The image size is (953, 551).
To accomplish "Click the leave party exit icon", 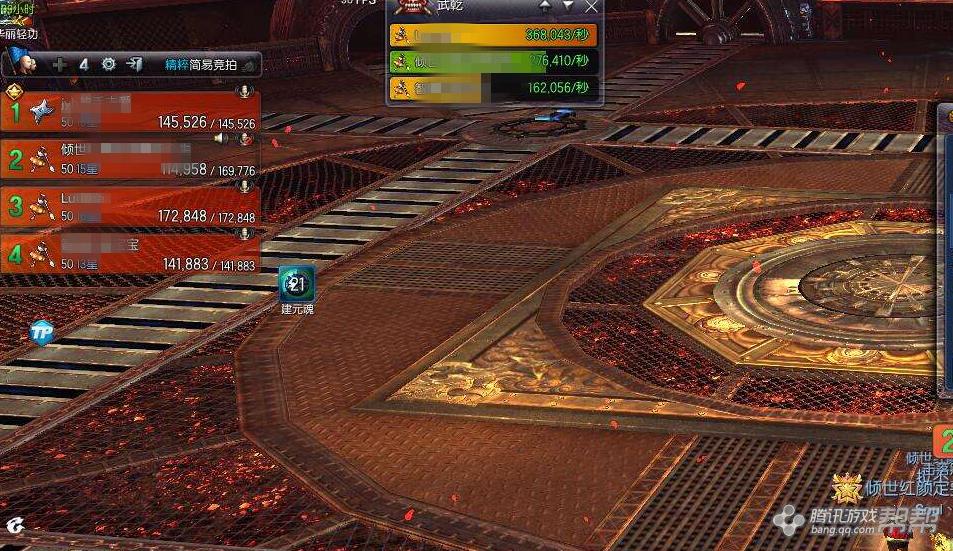I will click(135, 64).
